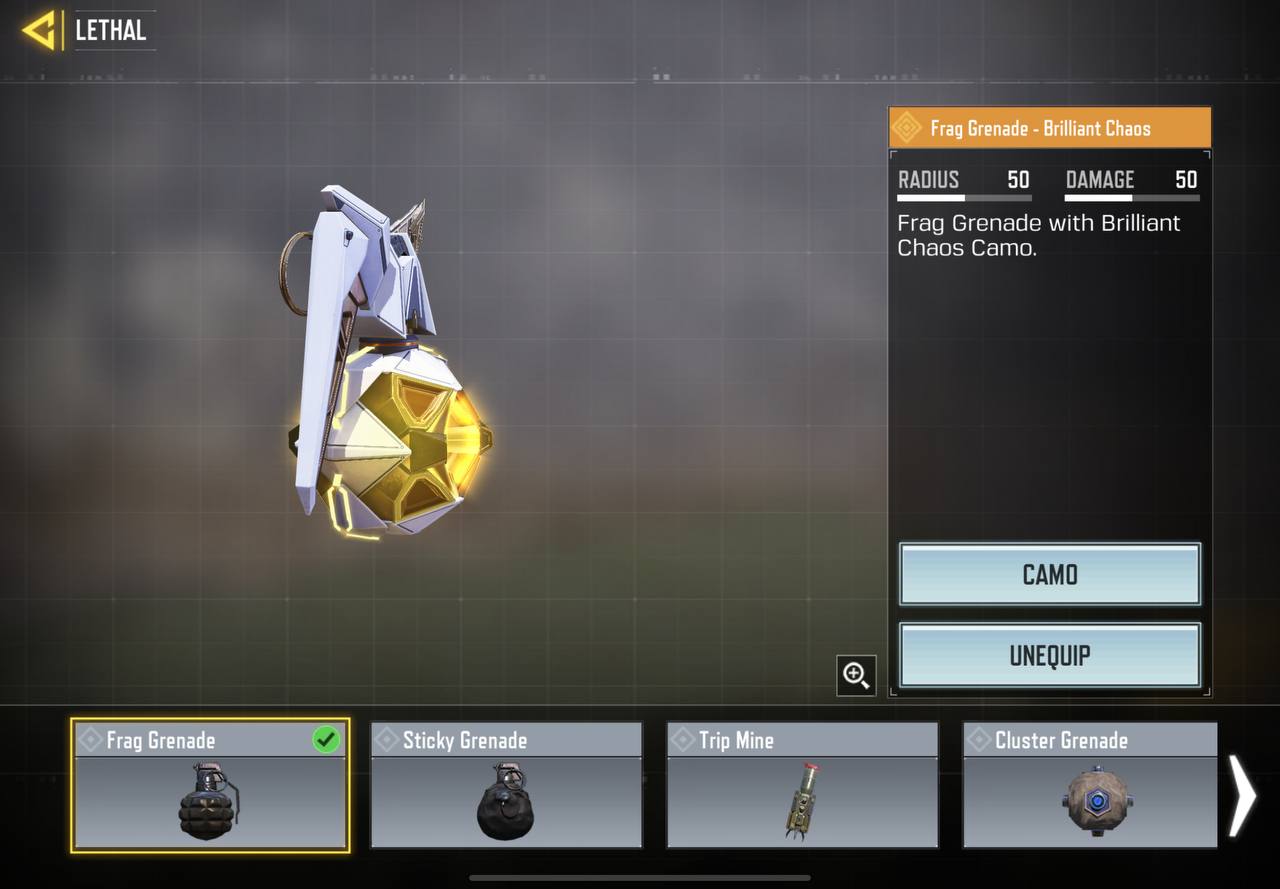Unequip the Frag Grenade
Screen dimensions: 1280x889
click(x=1049, y=656)
